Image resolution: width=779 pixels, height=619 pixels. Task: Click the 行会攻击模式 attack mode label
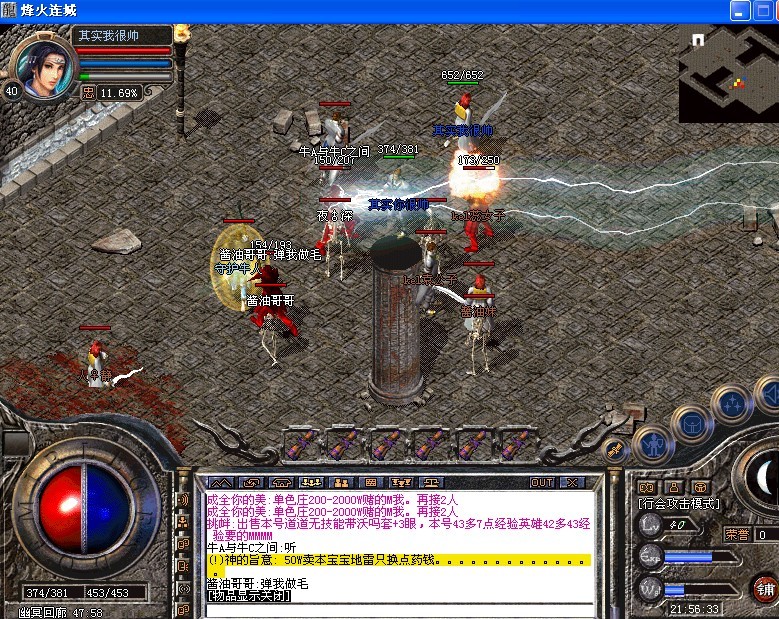coord(679,504)
